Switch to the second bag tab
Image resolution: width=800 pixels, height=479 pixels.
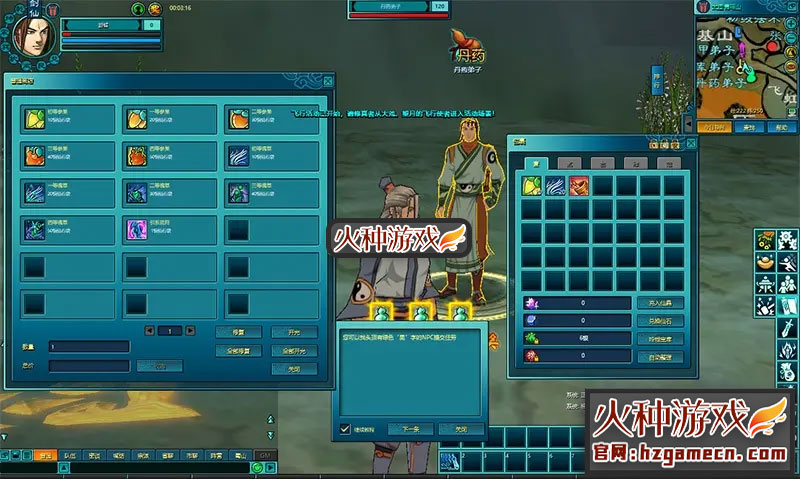pyautogui.click(x=569, y=162)
